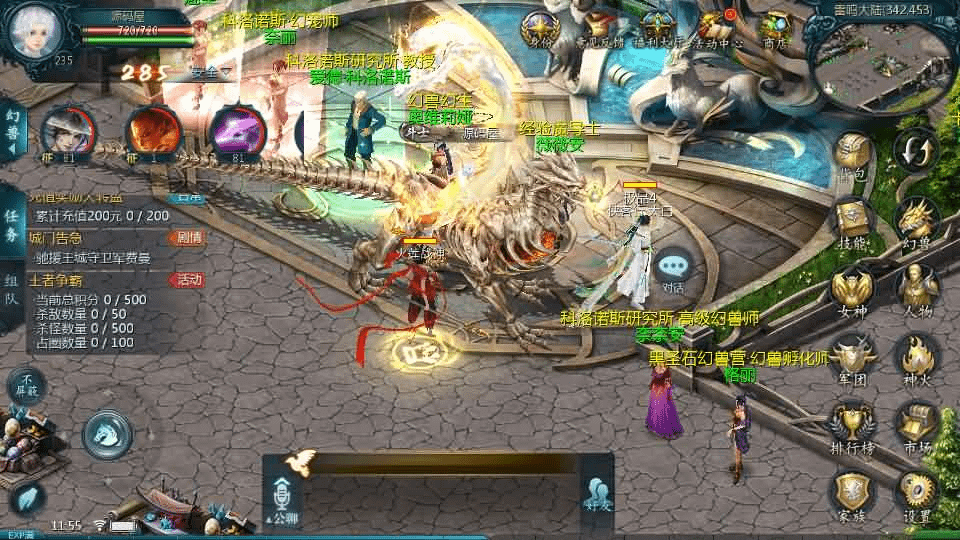Open the 人物 character sheet
This screenshot has height=540, width=960.
[916, 289]
